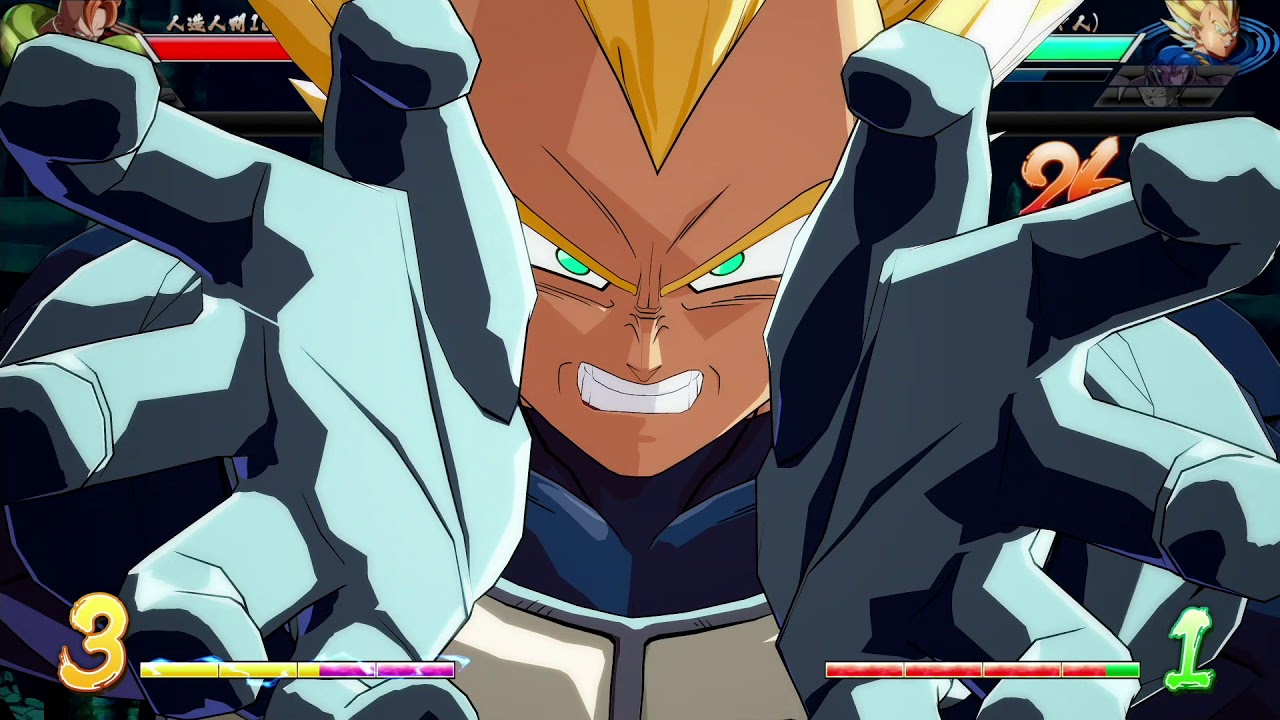Toggle the green health bar of Vegeta
The width and height of the screenshot is (1280, 720).
click(x=1085, y=47)
